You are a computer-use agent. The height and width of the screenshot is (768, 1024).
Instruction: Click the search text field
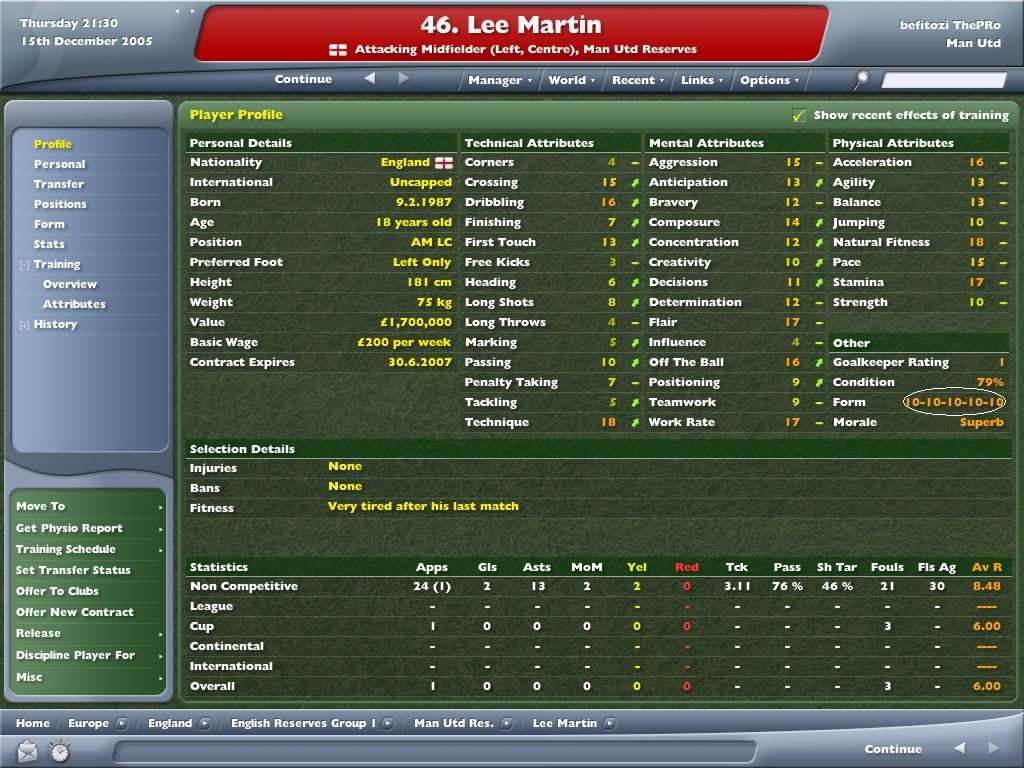[x=945, y=80]
